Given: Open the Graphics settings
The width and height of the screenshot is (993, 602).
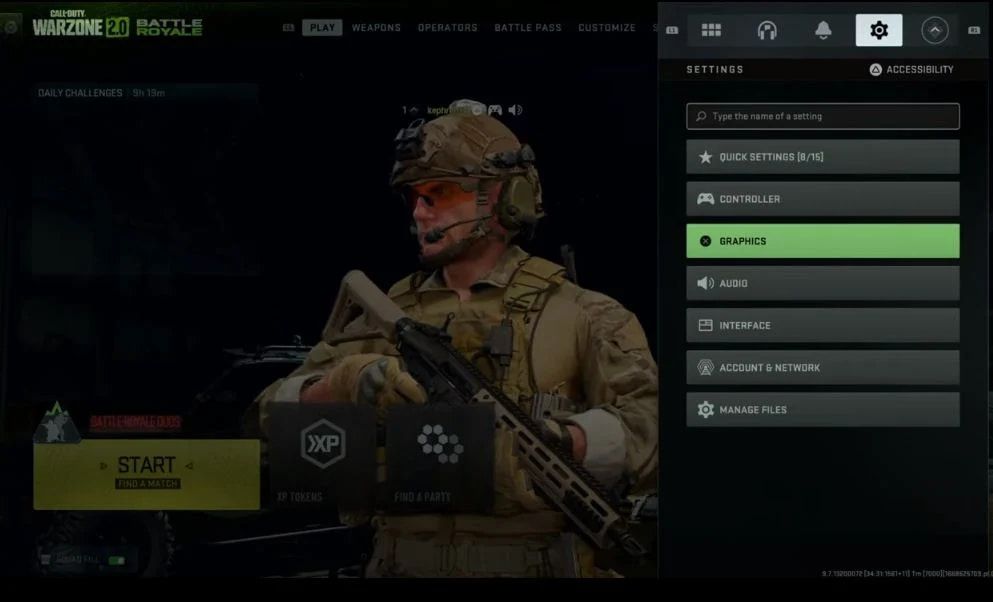Looking at the screenshot, I should [x=822, y=241].
